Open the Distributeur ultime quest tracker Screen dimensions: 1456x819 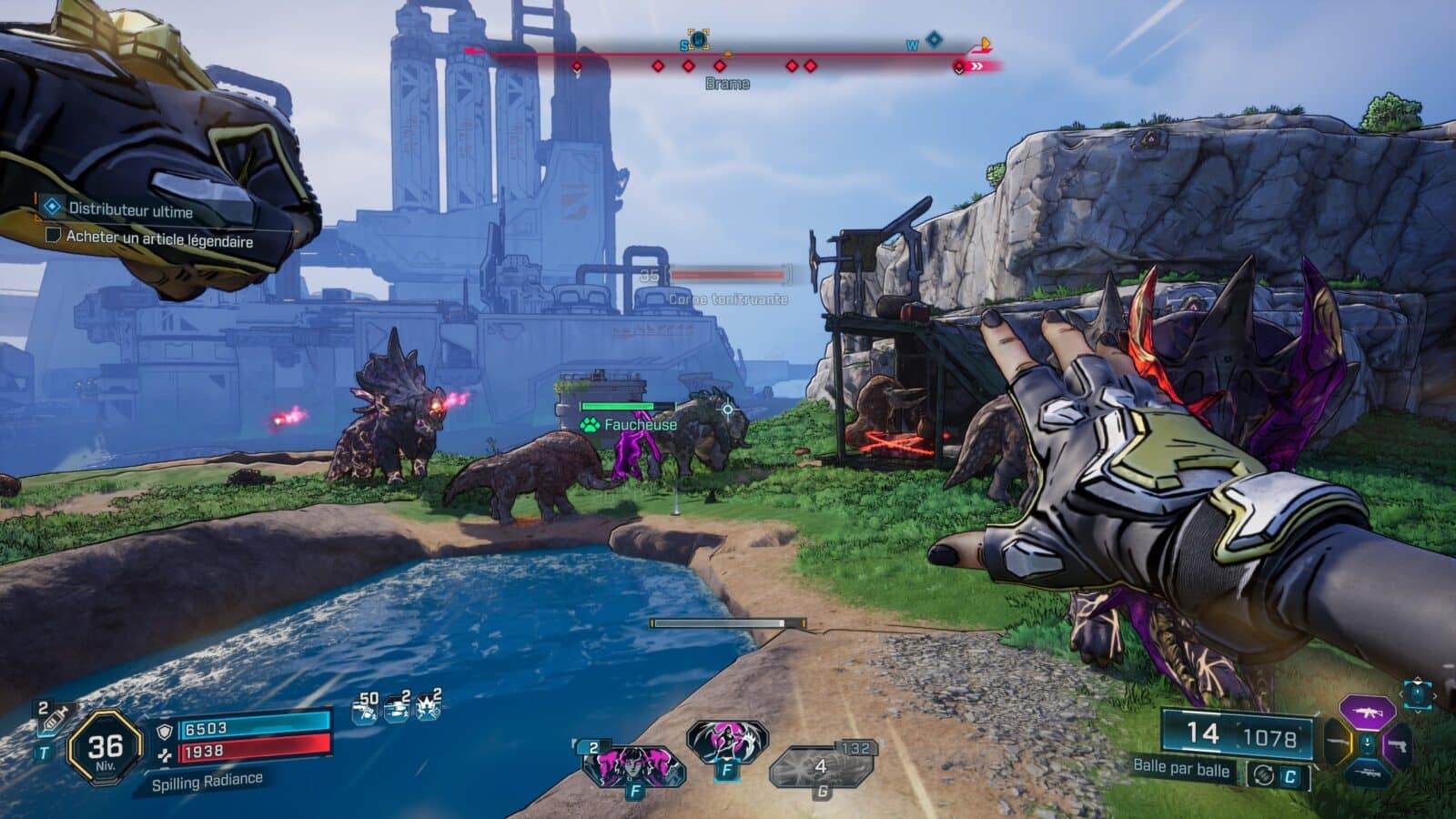(x=130, y=210)
